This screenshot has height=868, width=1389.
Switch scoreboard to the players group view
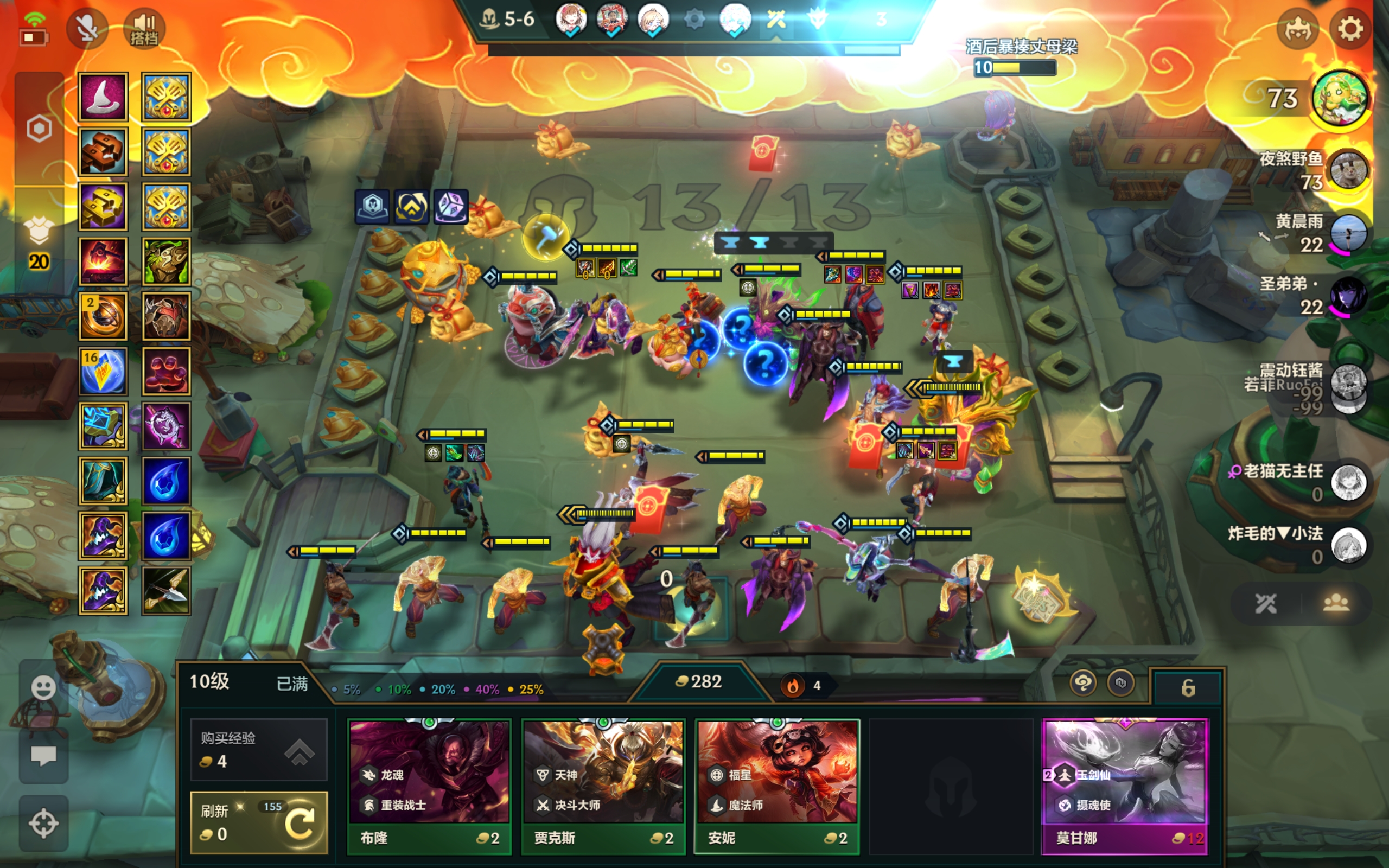pos(1336,603)
